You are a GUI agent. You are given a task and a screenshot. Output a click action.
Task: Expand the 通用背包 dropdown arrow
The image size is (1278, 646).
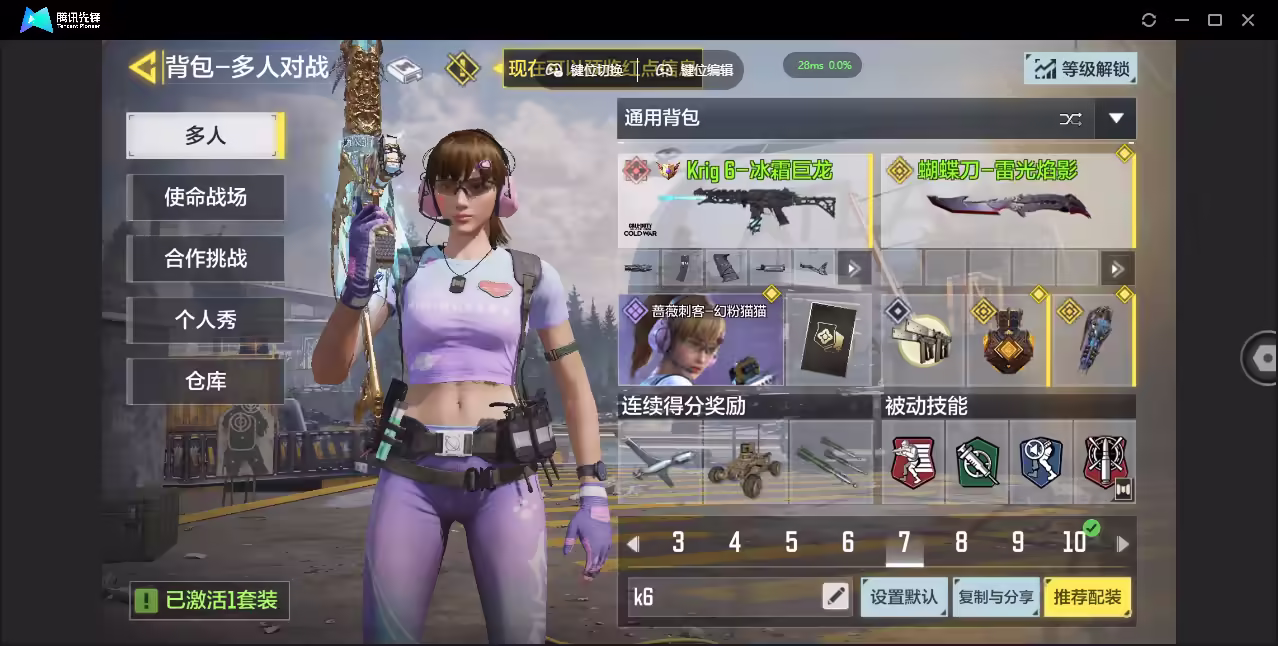click(x=1115, y=119)
